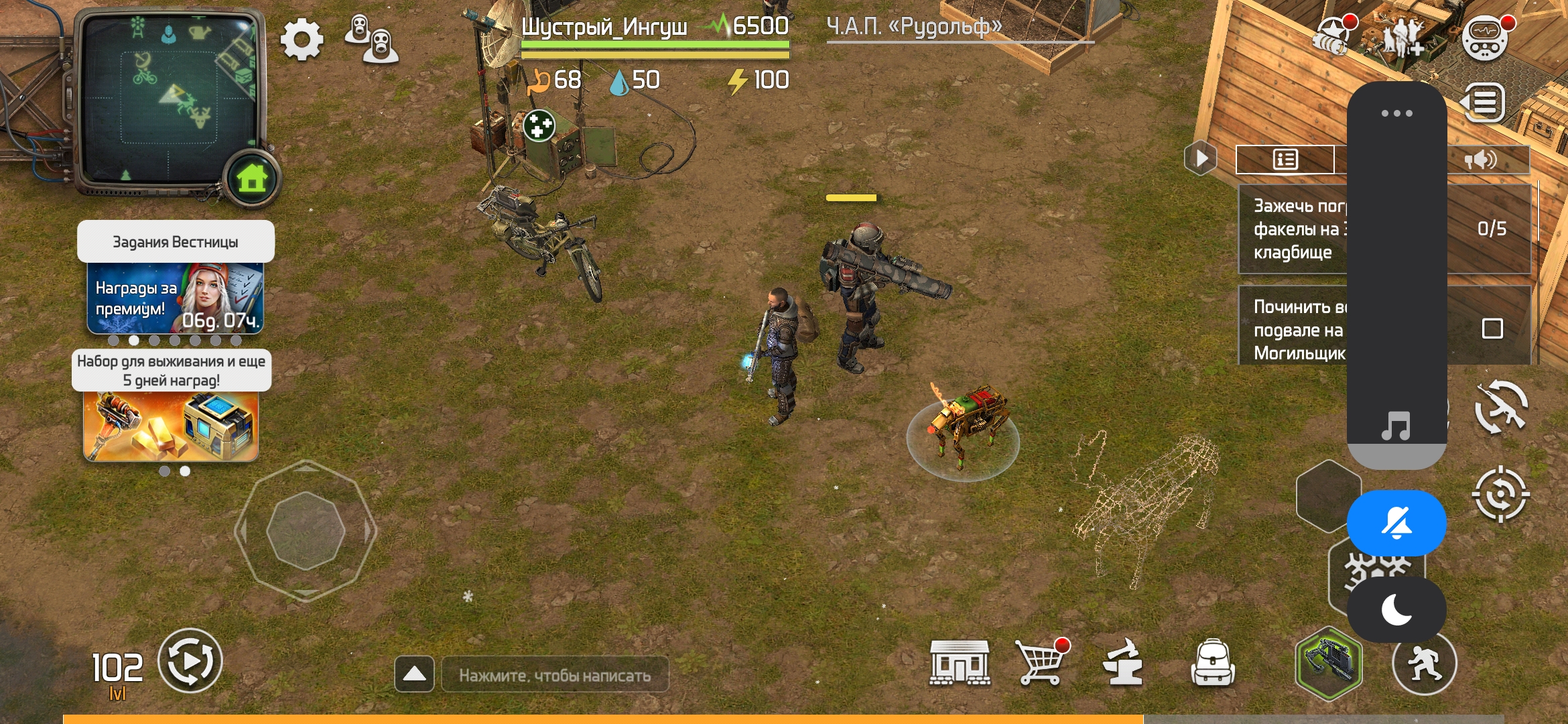Tap the swap weapon icon
Image resolution: width=1568 pixels, height=724 pixels.
[1501, 407]
